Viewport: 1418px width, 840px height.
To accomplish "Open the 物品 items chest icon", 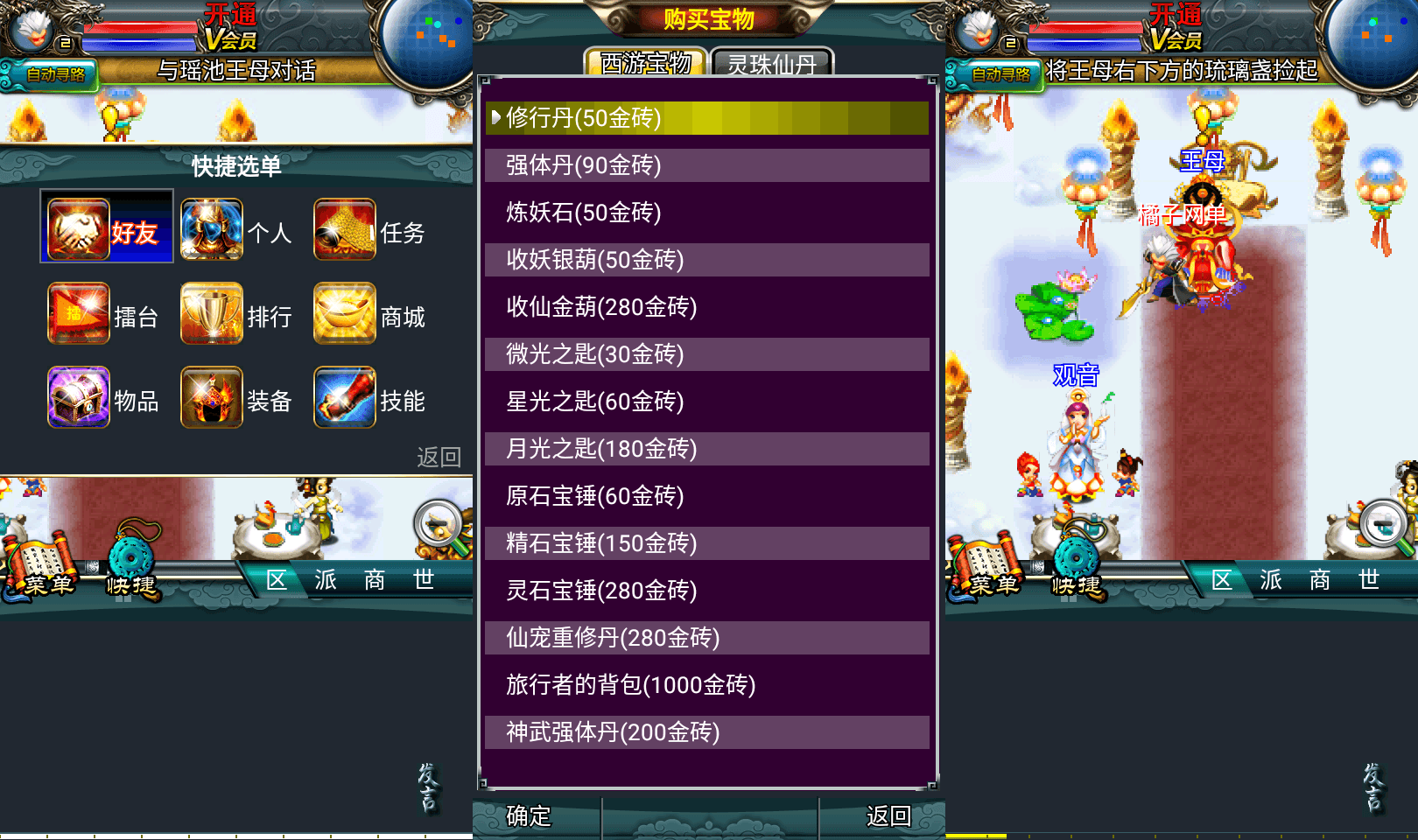I will (x=78, y=397).
